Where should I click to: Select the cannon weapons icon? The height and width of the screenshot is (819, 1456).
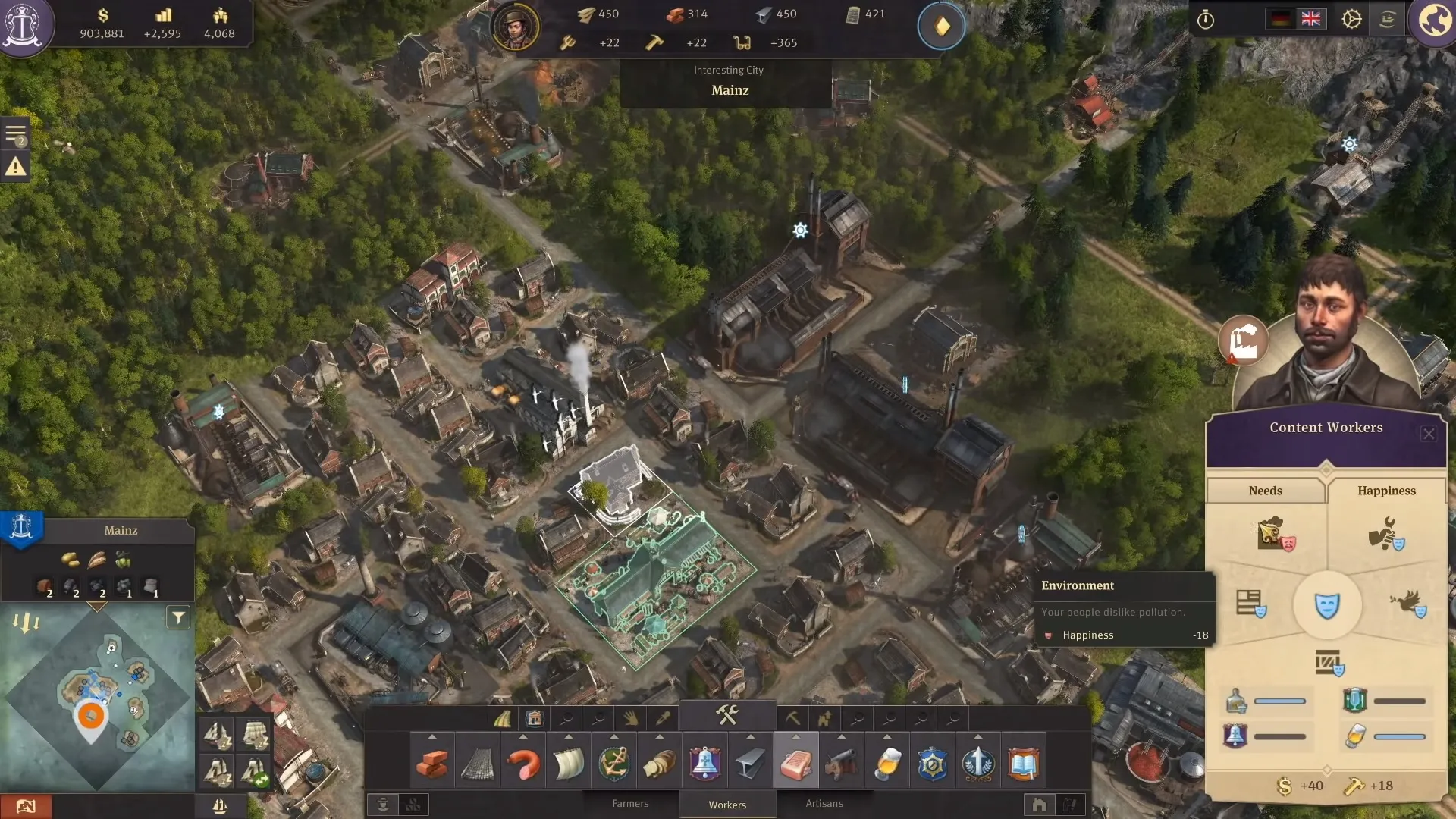click(x=841, y=764)
